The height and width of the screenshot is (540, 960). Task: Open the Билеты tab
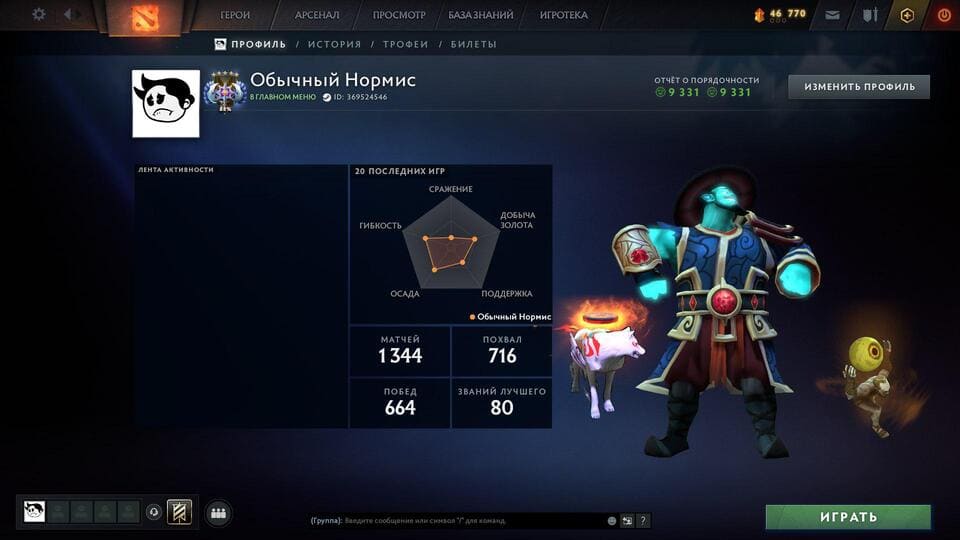pos(473,44)
